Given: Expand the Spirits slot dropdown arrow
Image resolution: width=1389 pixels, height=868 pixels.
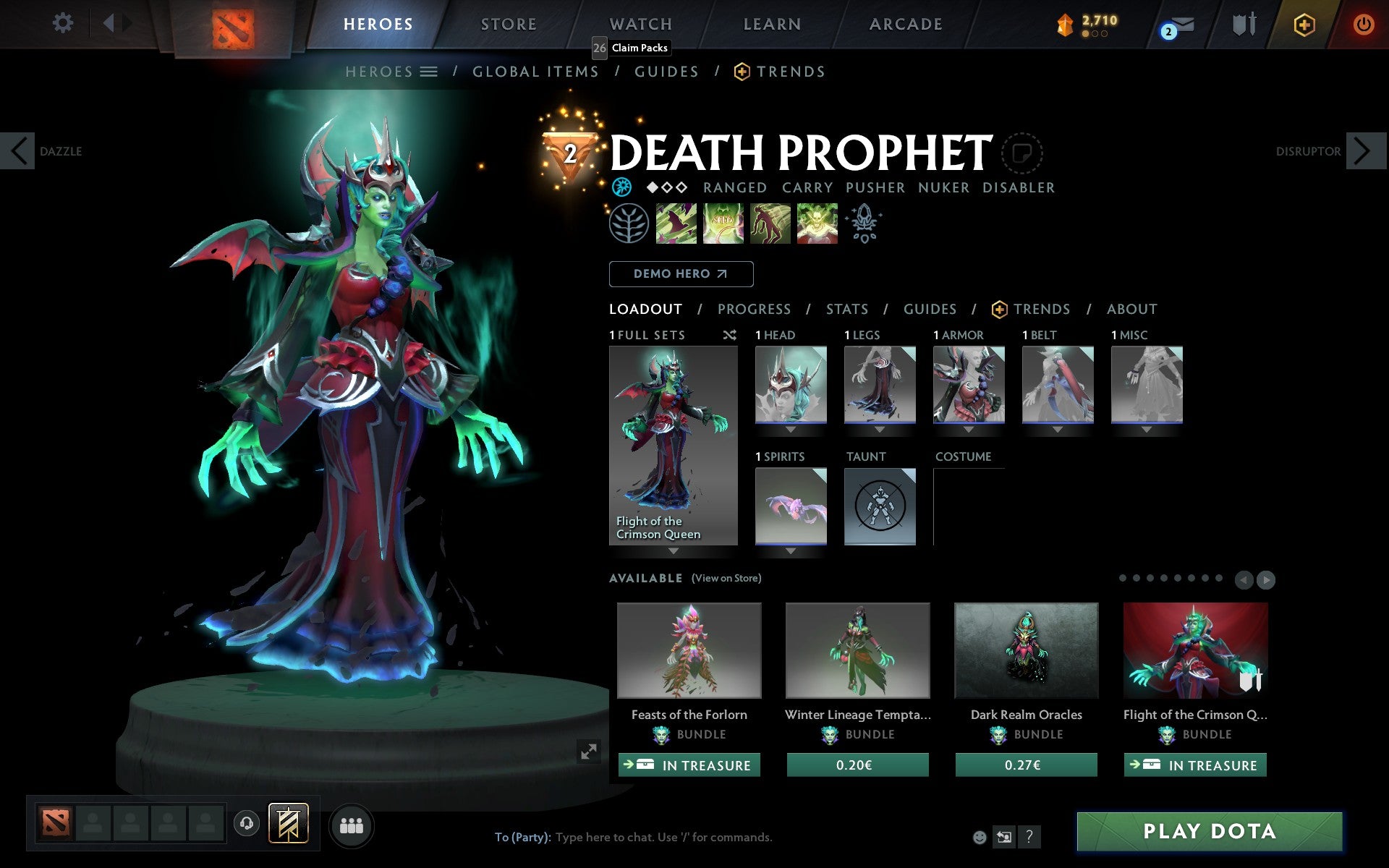Looking at the screenshot, I should coord(790,550).
